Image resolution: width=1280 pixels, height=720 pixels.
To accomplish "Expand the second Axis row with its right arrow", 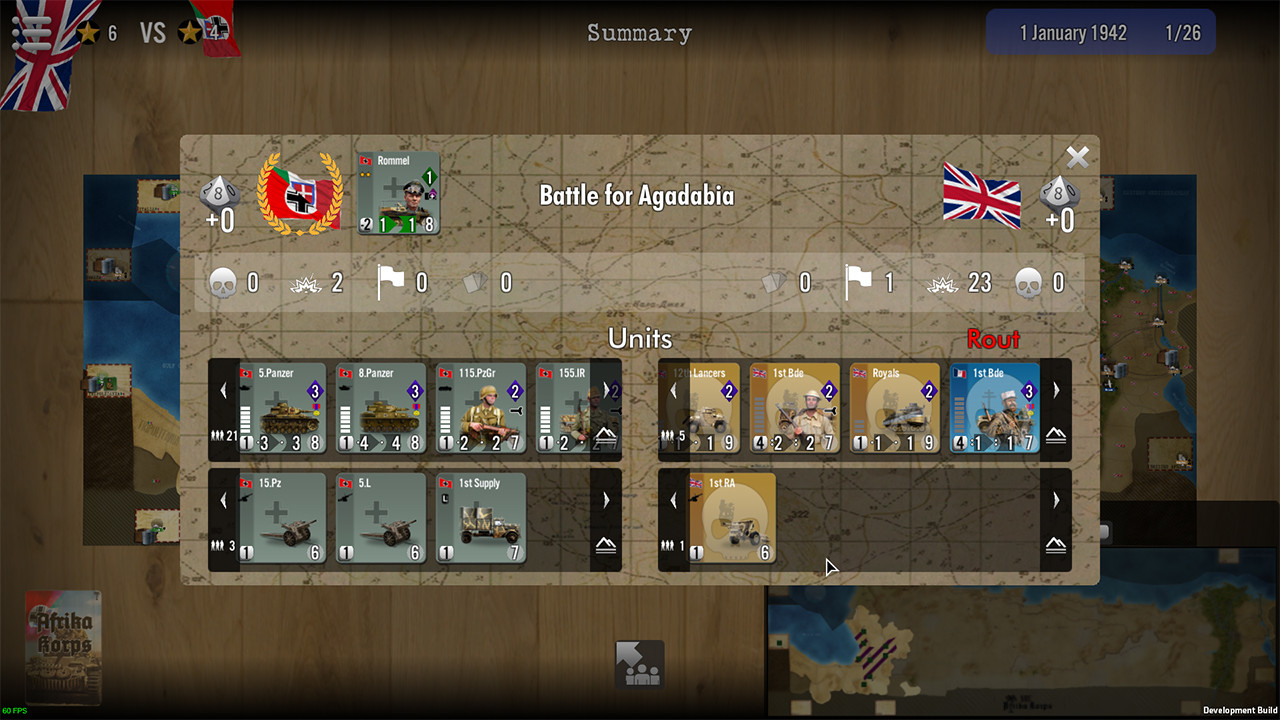I will 605,500.
